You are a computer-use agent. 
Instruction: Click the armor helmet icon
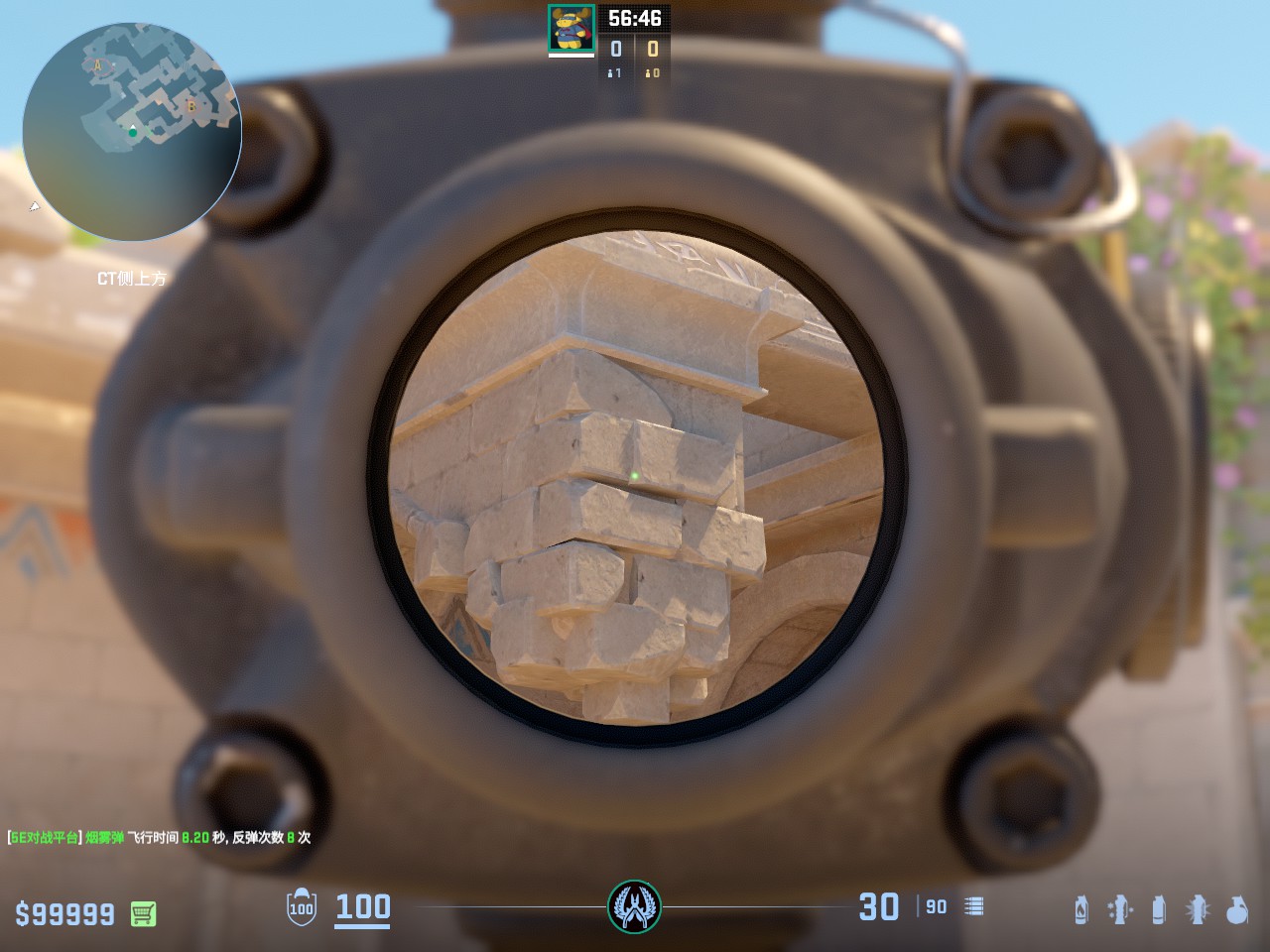coord(301,907)
